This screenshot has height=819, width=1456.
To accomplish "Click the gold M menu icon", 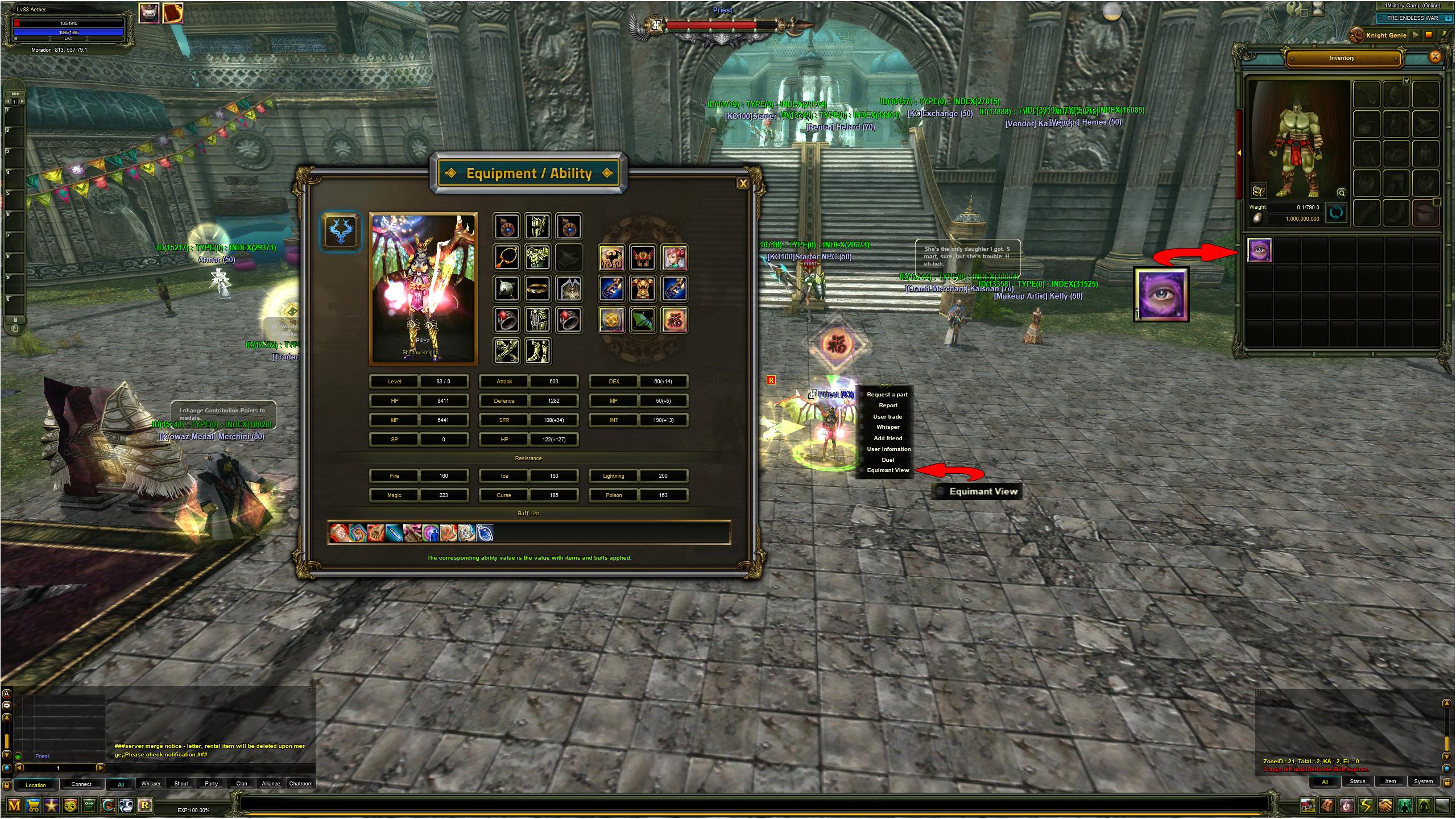I will coord(14,805).
